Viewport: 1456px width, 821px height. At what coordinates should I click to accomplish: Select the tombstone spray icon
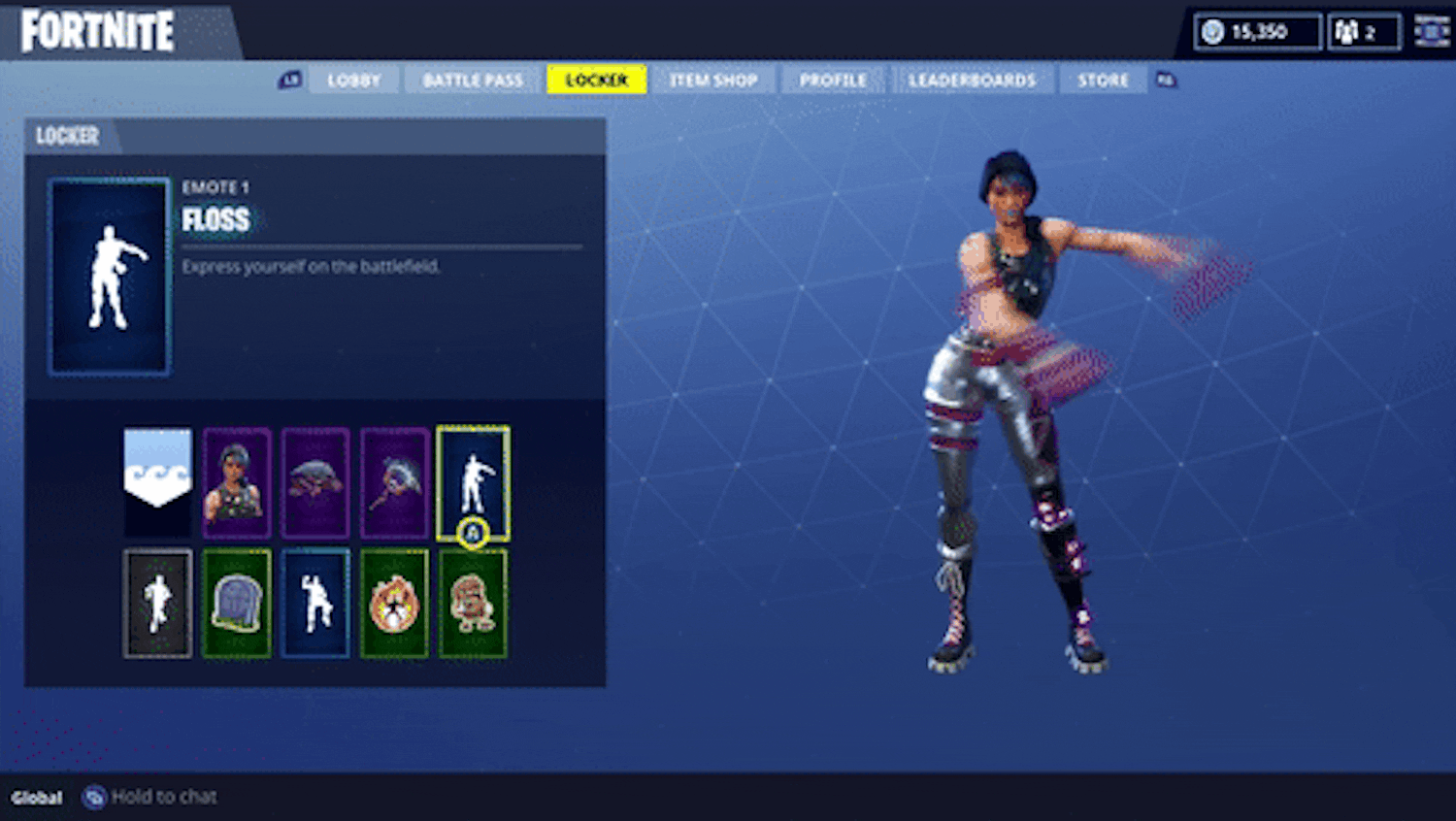click(x=236, y=602)
